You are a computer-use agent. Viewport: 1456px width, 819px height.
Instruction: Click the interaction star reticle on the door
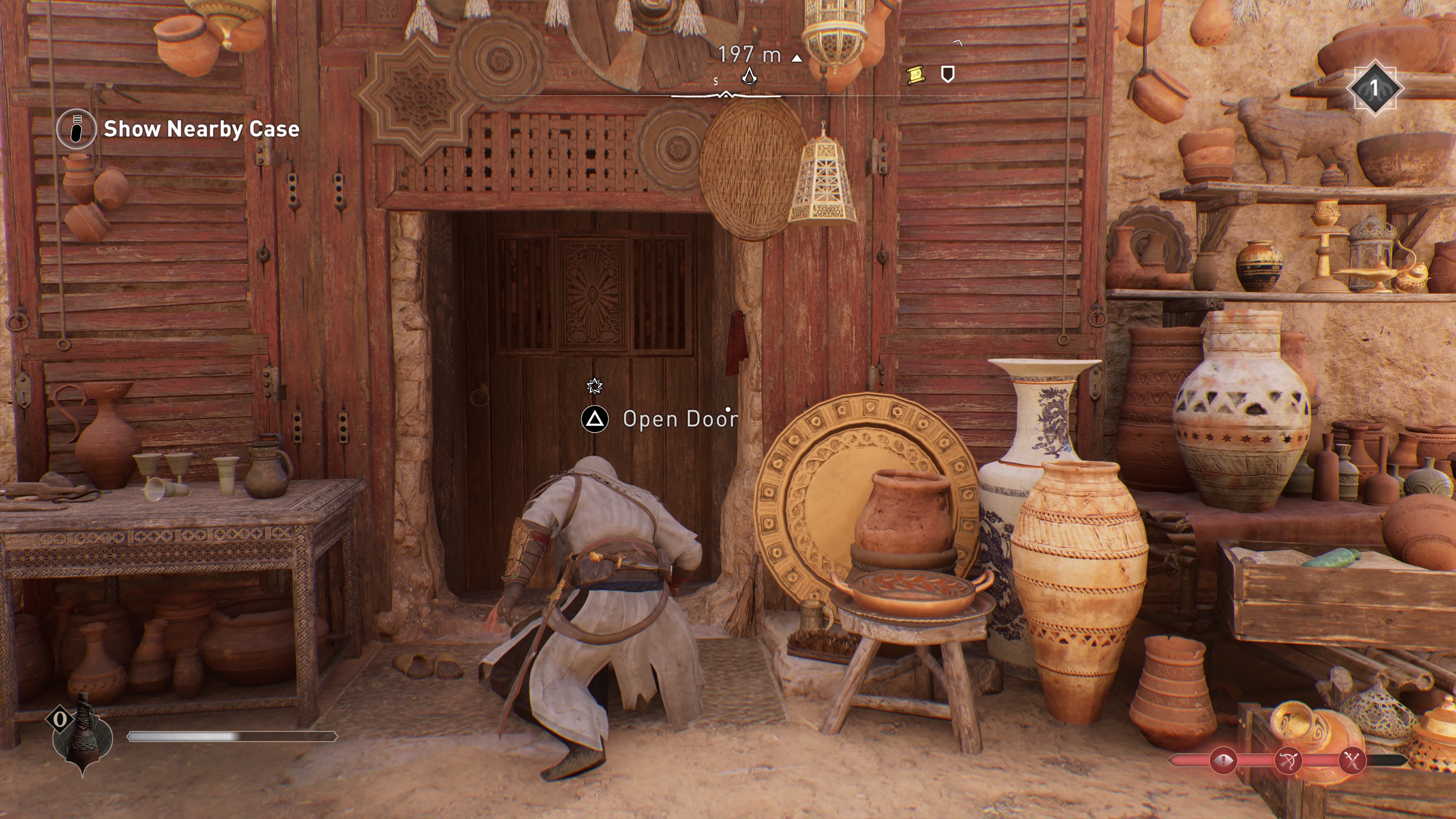[x=595, y=386]
